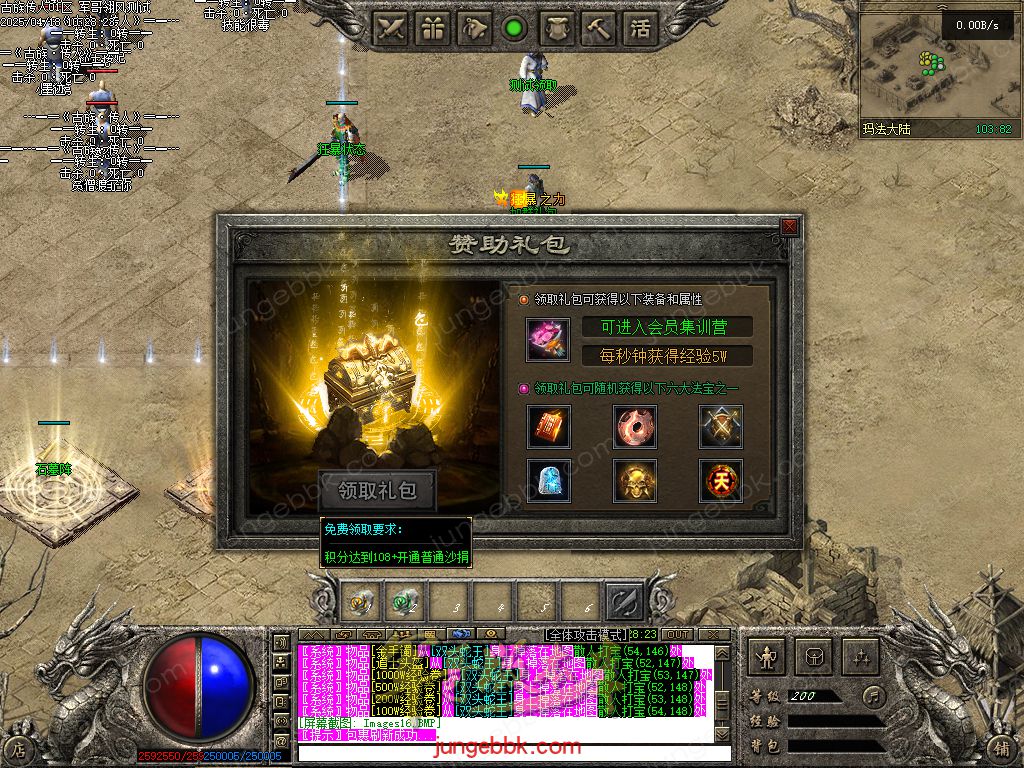
Task: Open the skills sparkle icon
Action: (860, 657)
